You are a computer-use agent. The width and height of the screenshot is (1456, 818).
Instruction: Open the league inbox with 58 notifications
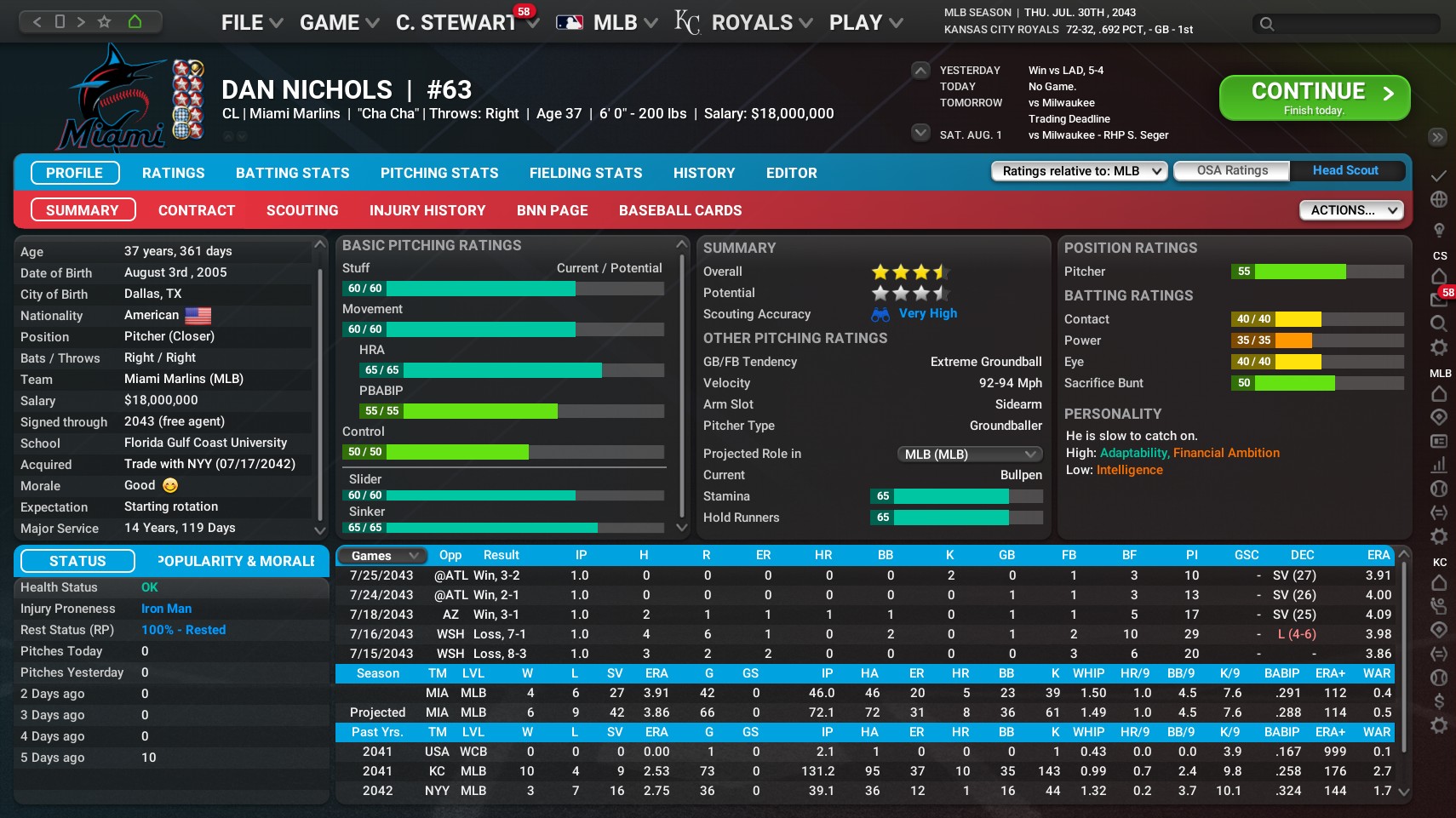click(1439, 299)
